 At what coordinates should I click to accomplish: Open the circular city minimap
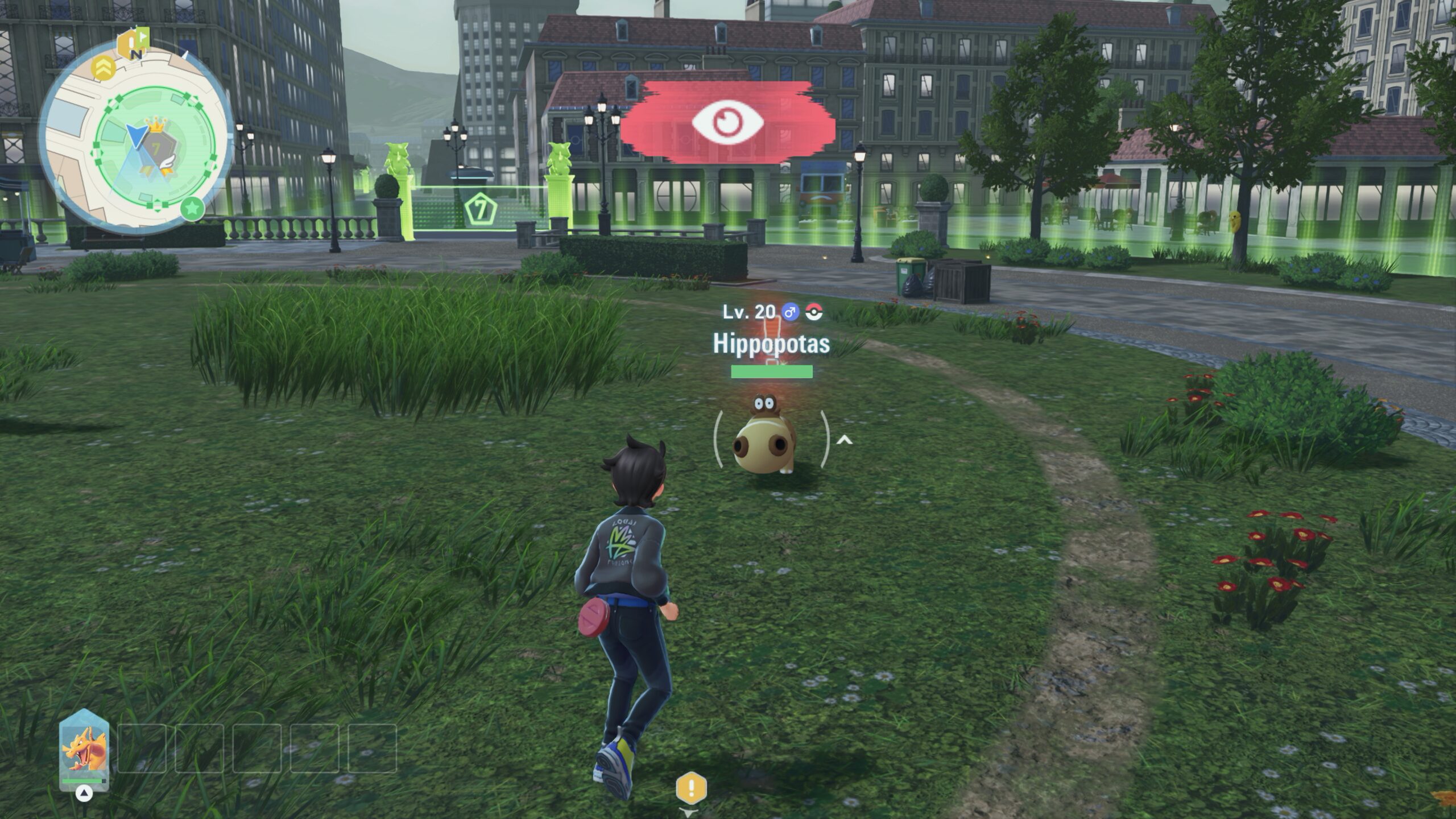[136, 136]
